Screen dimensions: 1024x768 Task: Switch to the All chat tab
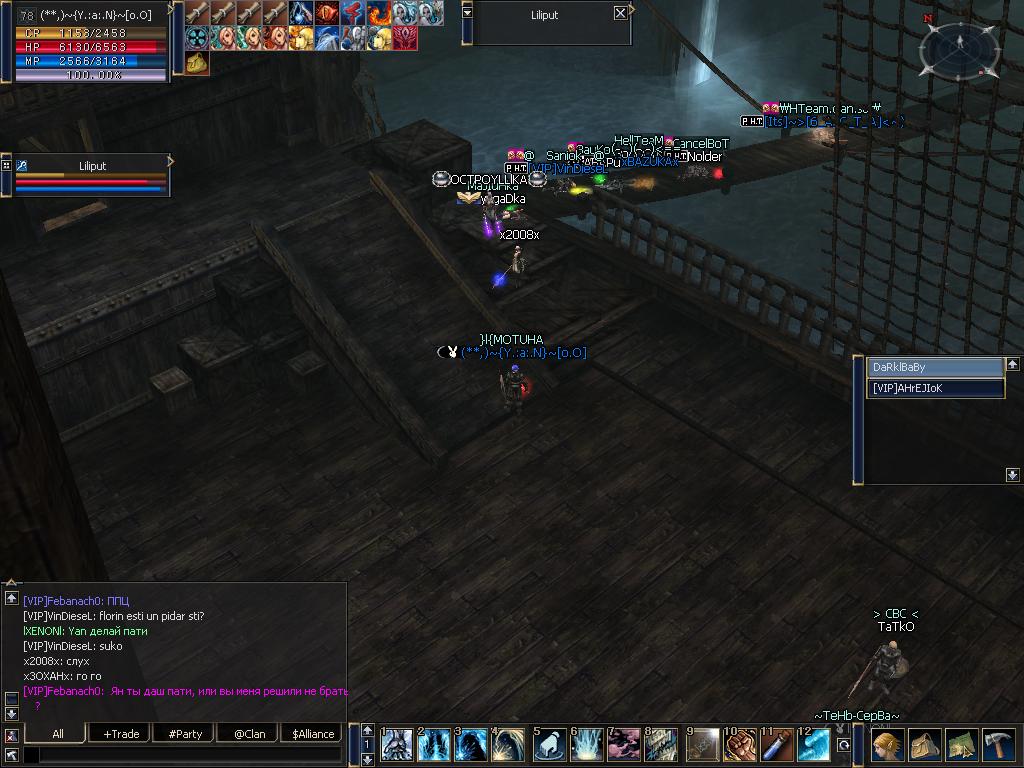(x=58, y=734)
